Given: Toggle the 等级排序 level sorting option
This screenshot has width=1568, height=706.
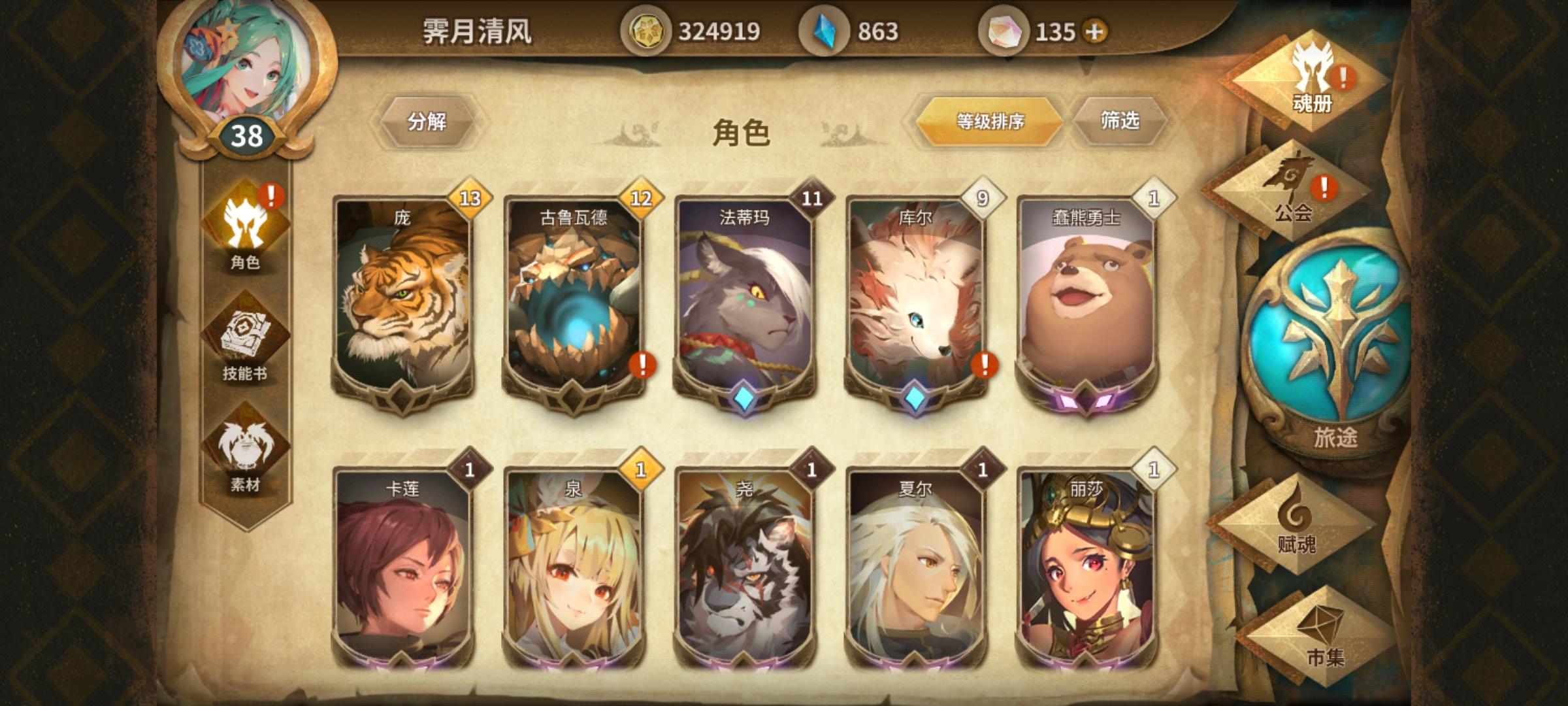Looking at the screenshot, I should click(990, 123).
